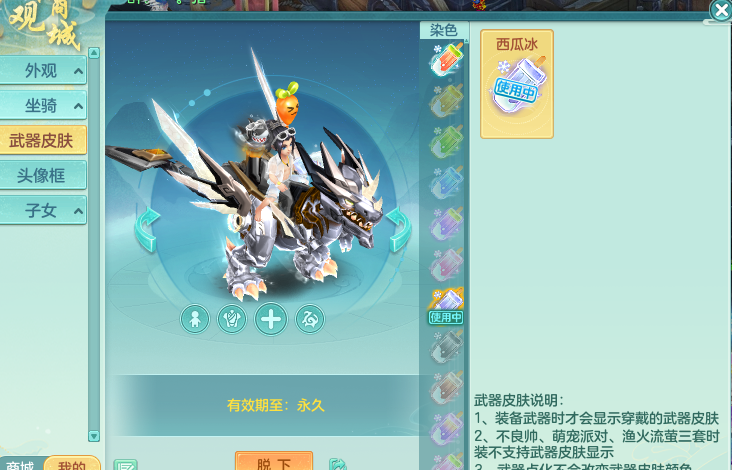Click the notepad edit icon at bottom
Screen dimensions: 732x470
(x=125, y=465)
